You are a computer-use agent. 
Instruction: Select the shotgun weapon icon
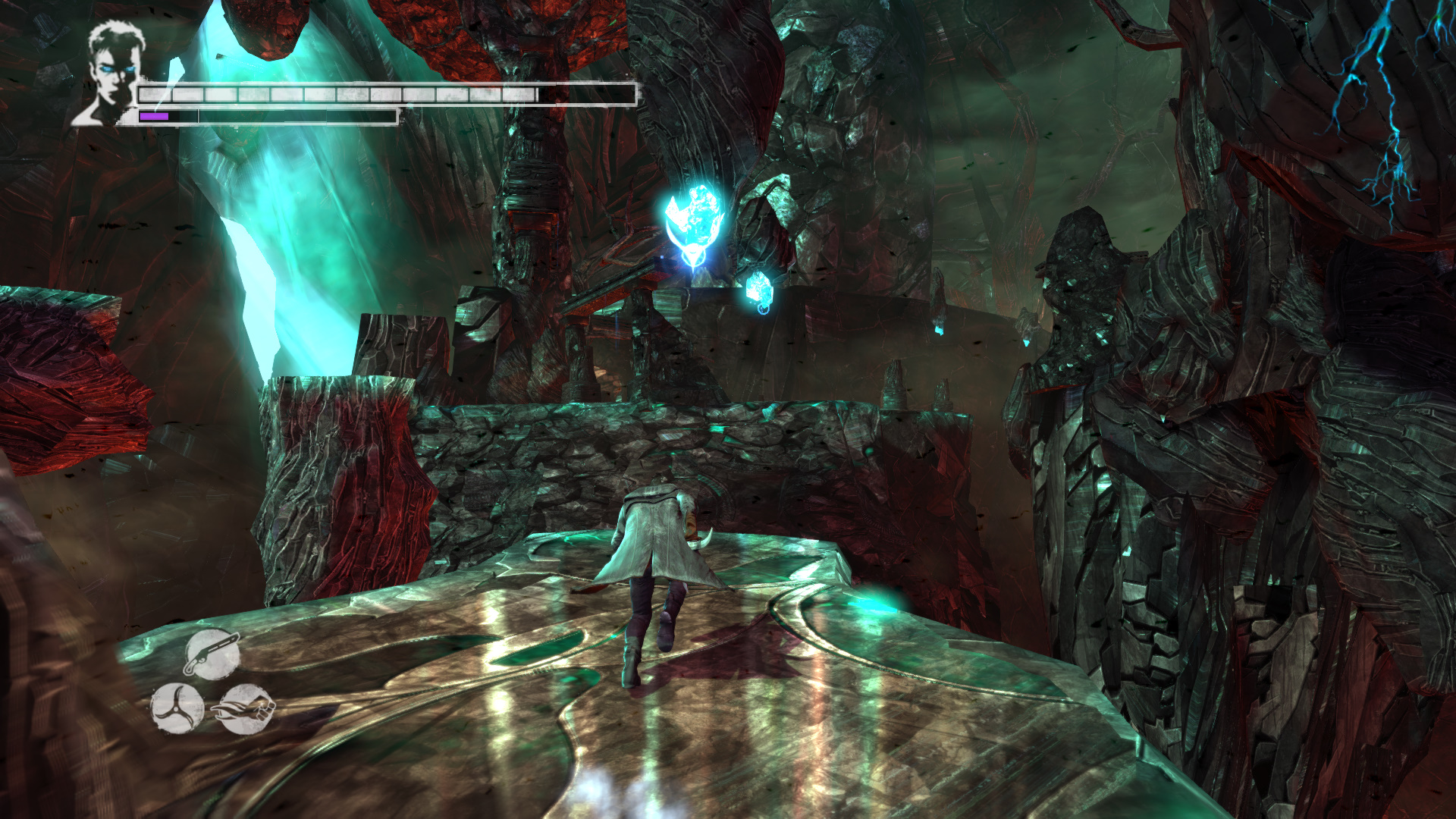click(x=212, y=654)
